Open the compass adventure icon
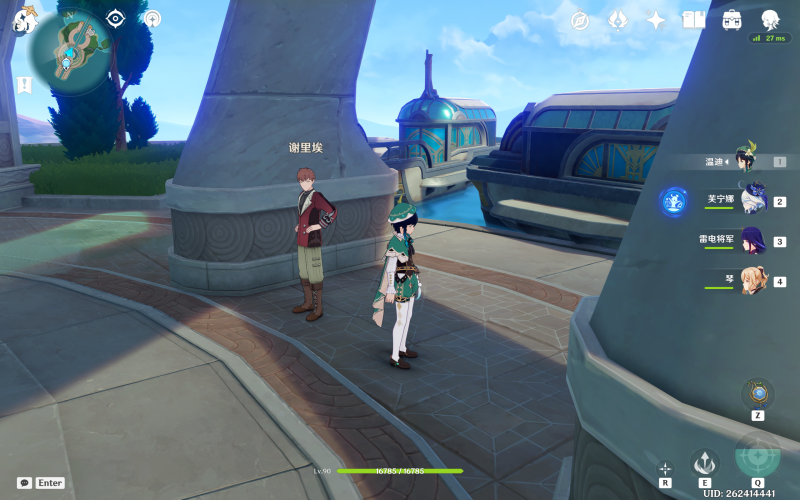Image resolution: width=800 pixels, height=500 pixels. coord(580,20)
